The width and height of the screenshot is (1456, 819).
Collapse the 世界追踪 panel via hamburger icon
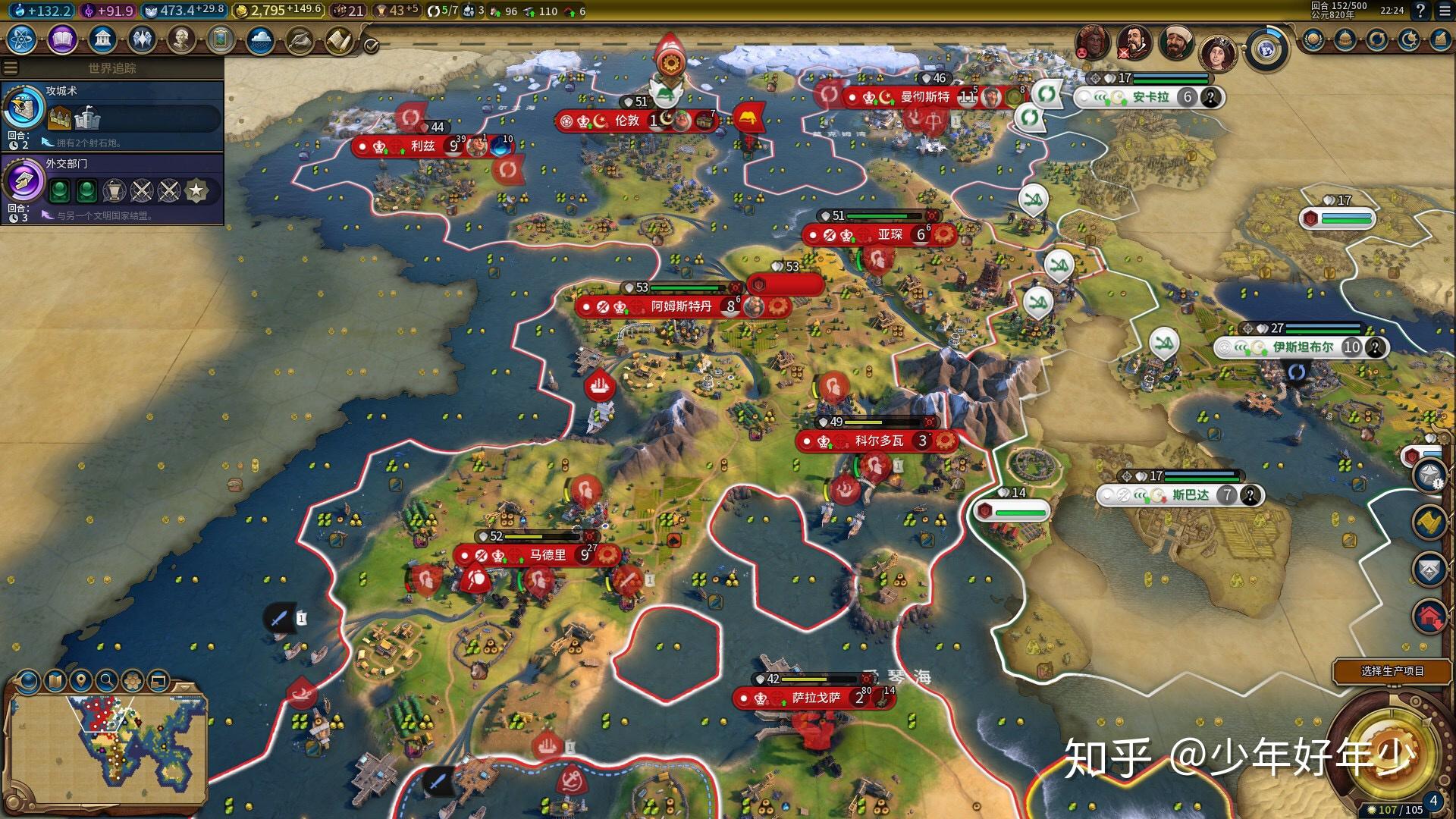10,67
